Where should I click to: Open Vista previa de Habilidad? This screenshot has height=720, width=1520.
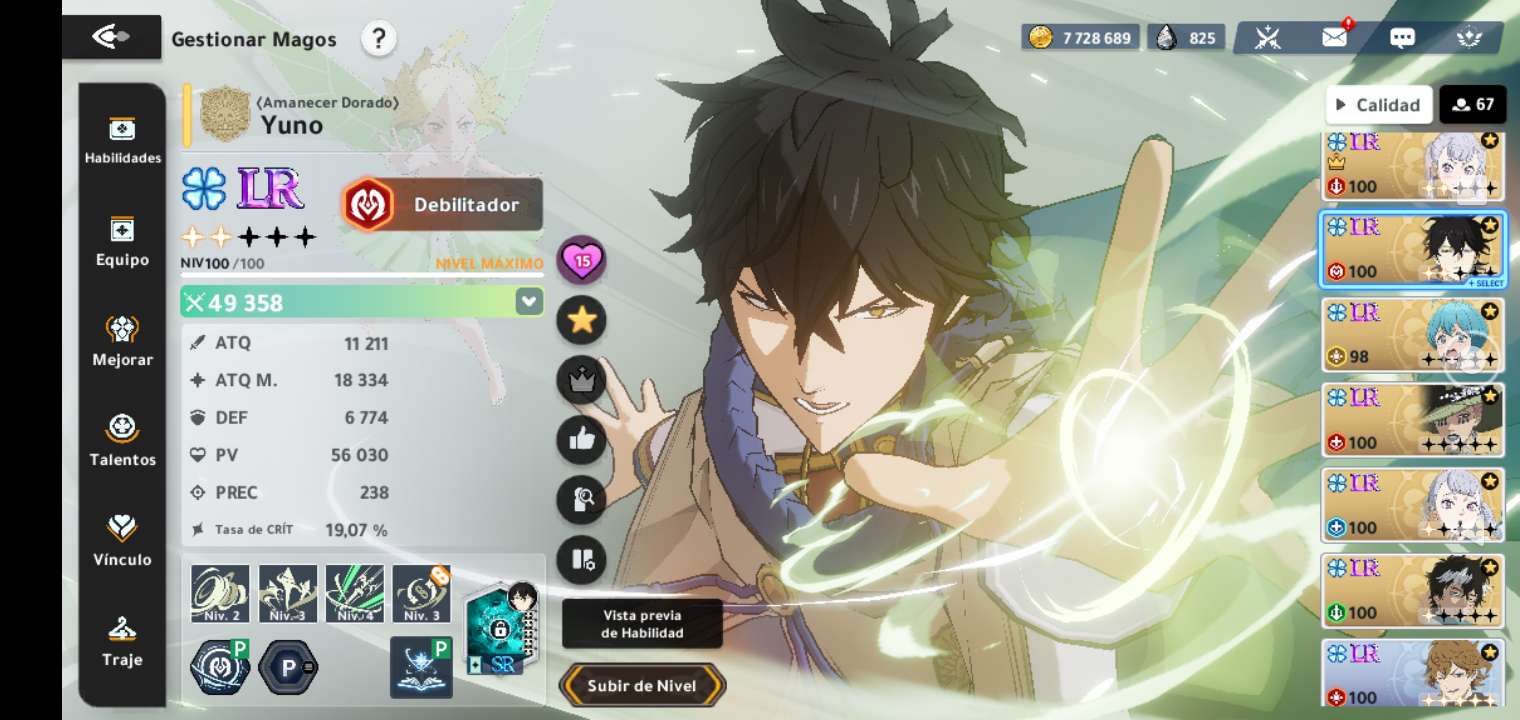coord(642,624)
